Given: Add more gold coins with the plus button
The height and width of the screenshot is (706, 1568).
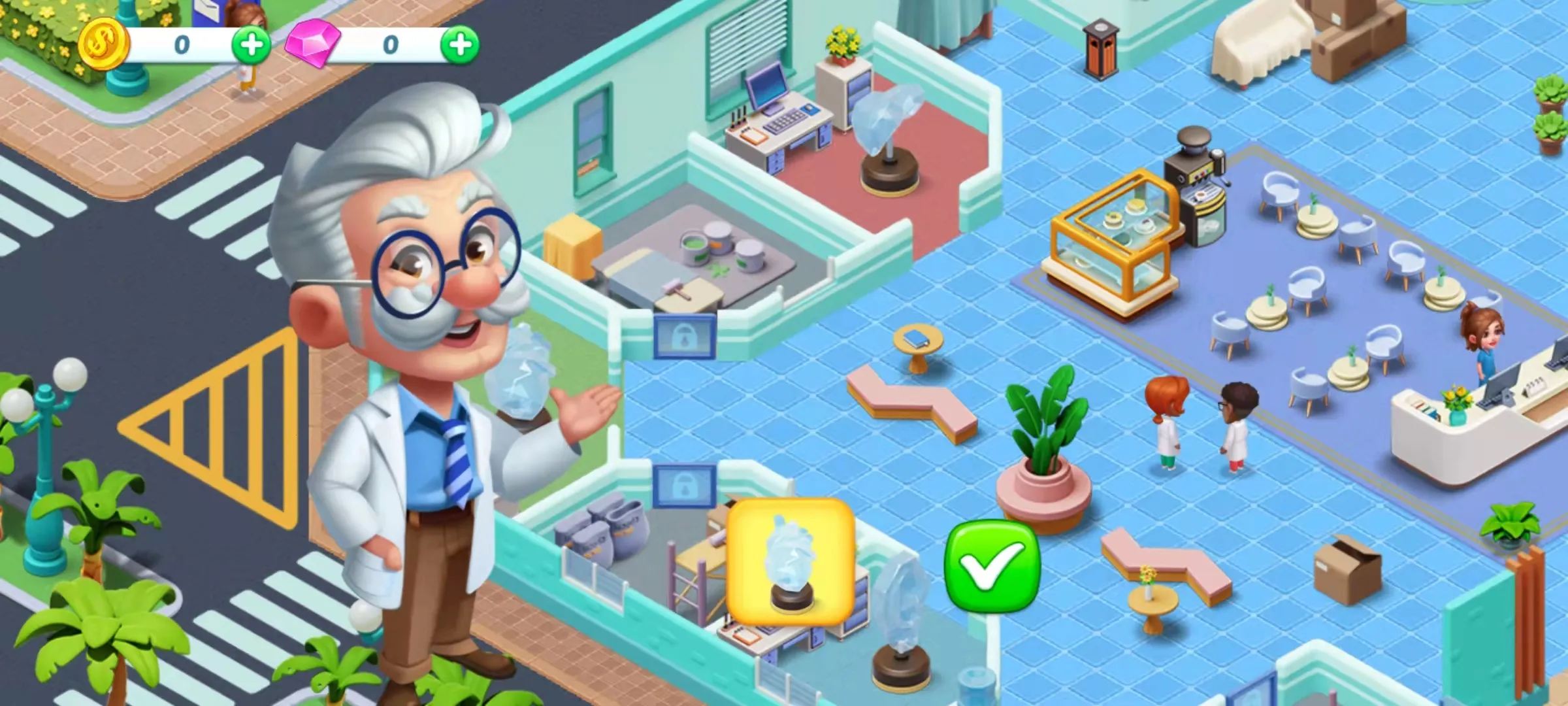Looking at the screenshot, I should click(252, 45).
